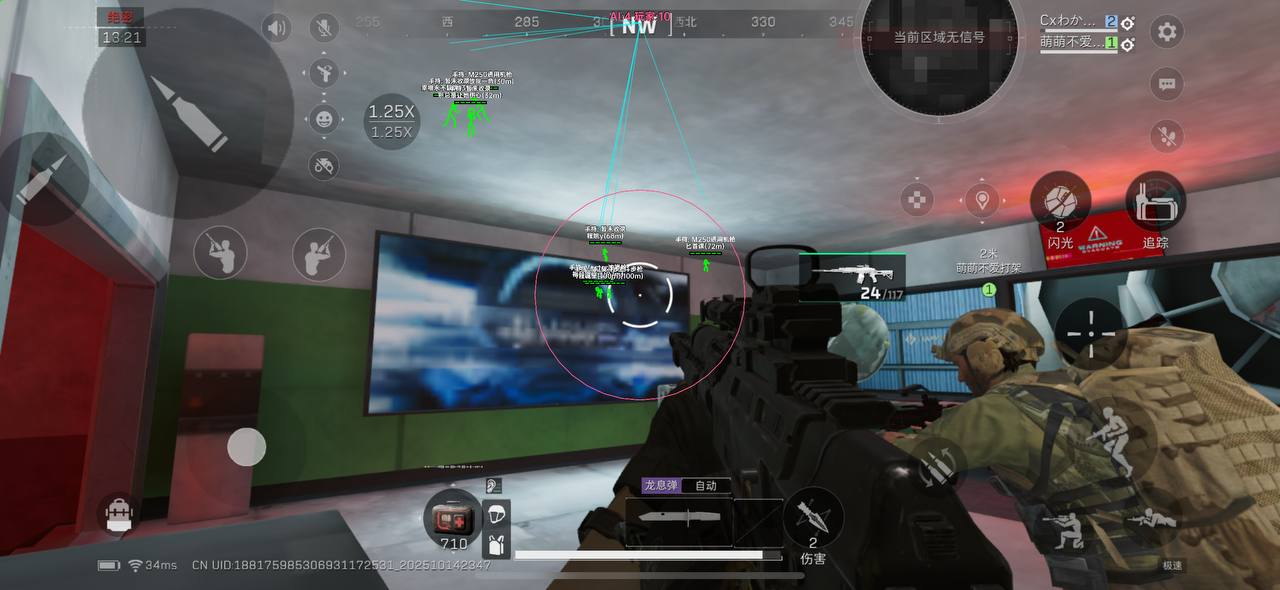Tap the pistol gesture wheel icon
The height and width of the screenshot is (590, 1280).
324,72
